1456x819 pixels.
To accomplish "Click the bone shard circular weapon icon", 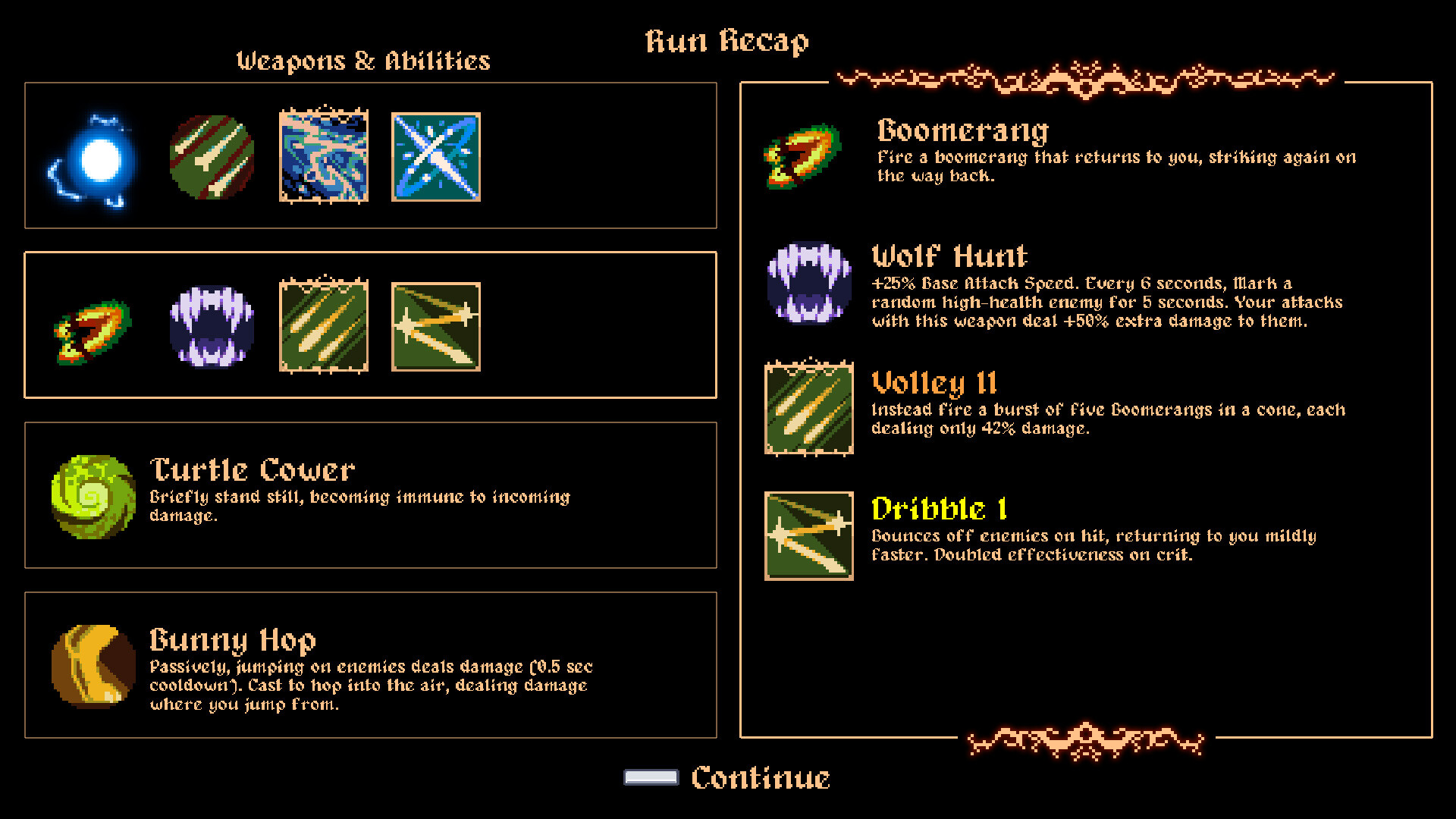I will pyautogui.click(x=212, y=155).
